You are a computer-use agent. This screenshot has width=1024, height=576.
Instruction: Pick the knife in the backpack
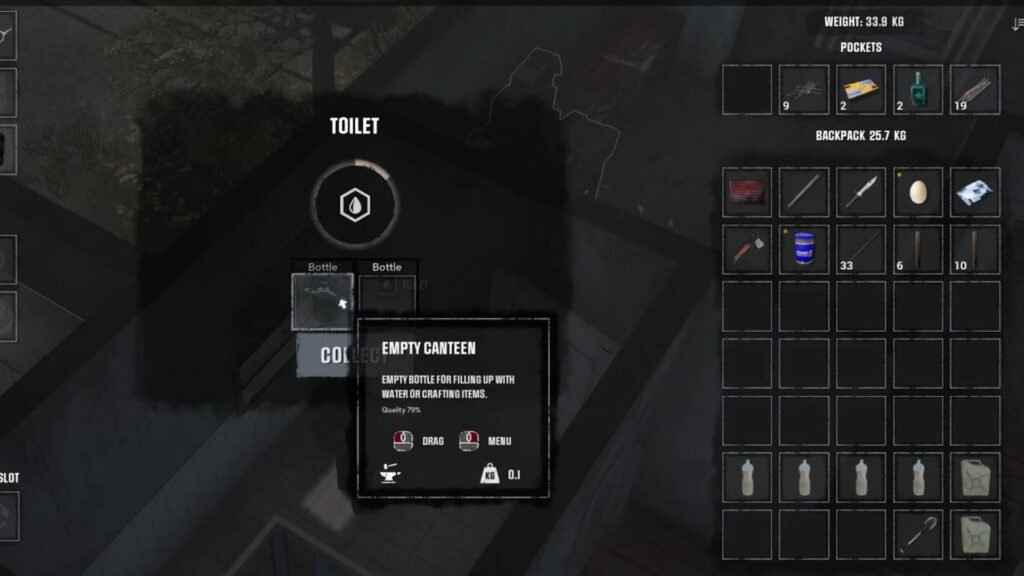pyautogui.click(x=861, y=192)
